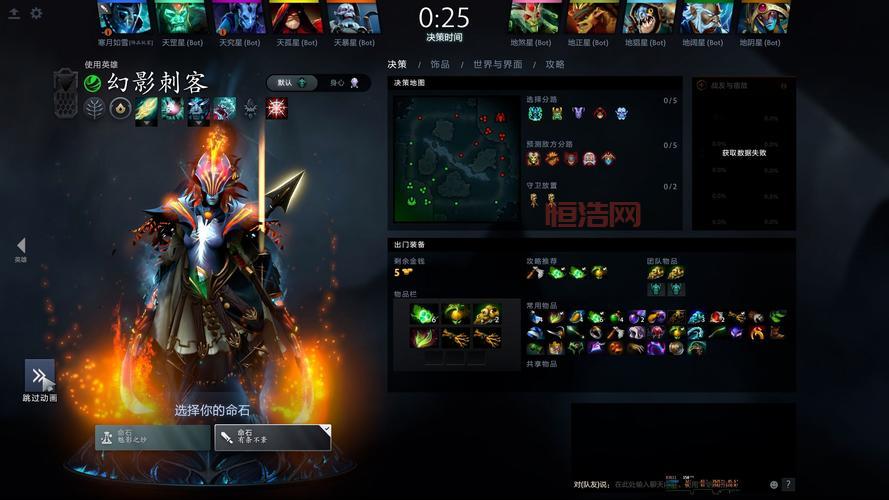This screenshot has width=889, height=500.
Task: Open the 世界与界面 tab
Action: 497,64
